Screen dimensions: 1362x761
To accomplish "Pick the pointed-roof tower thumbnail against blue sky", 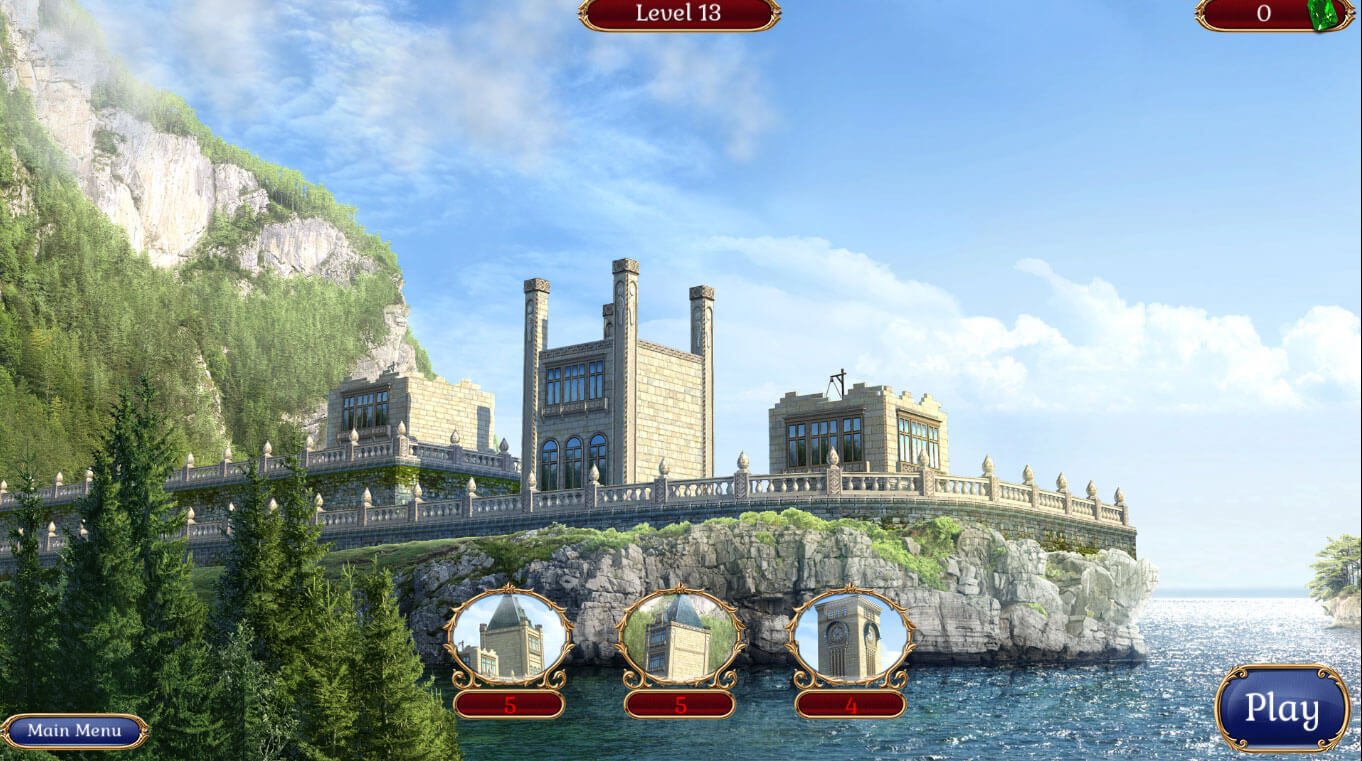I will (509, 636).
